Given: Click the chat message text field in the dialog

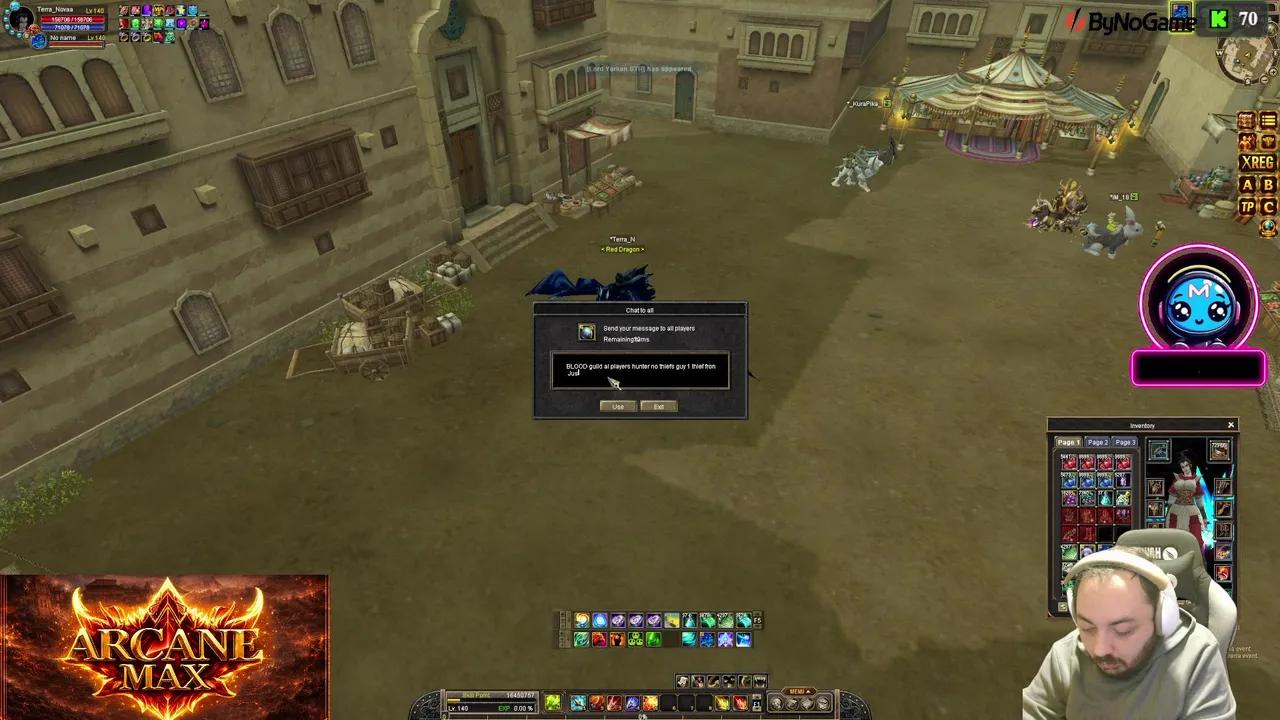Looking at the screenshot, I should pyautogui.click(x=640, y=370).
